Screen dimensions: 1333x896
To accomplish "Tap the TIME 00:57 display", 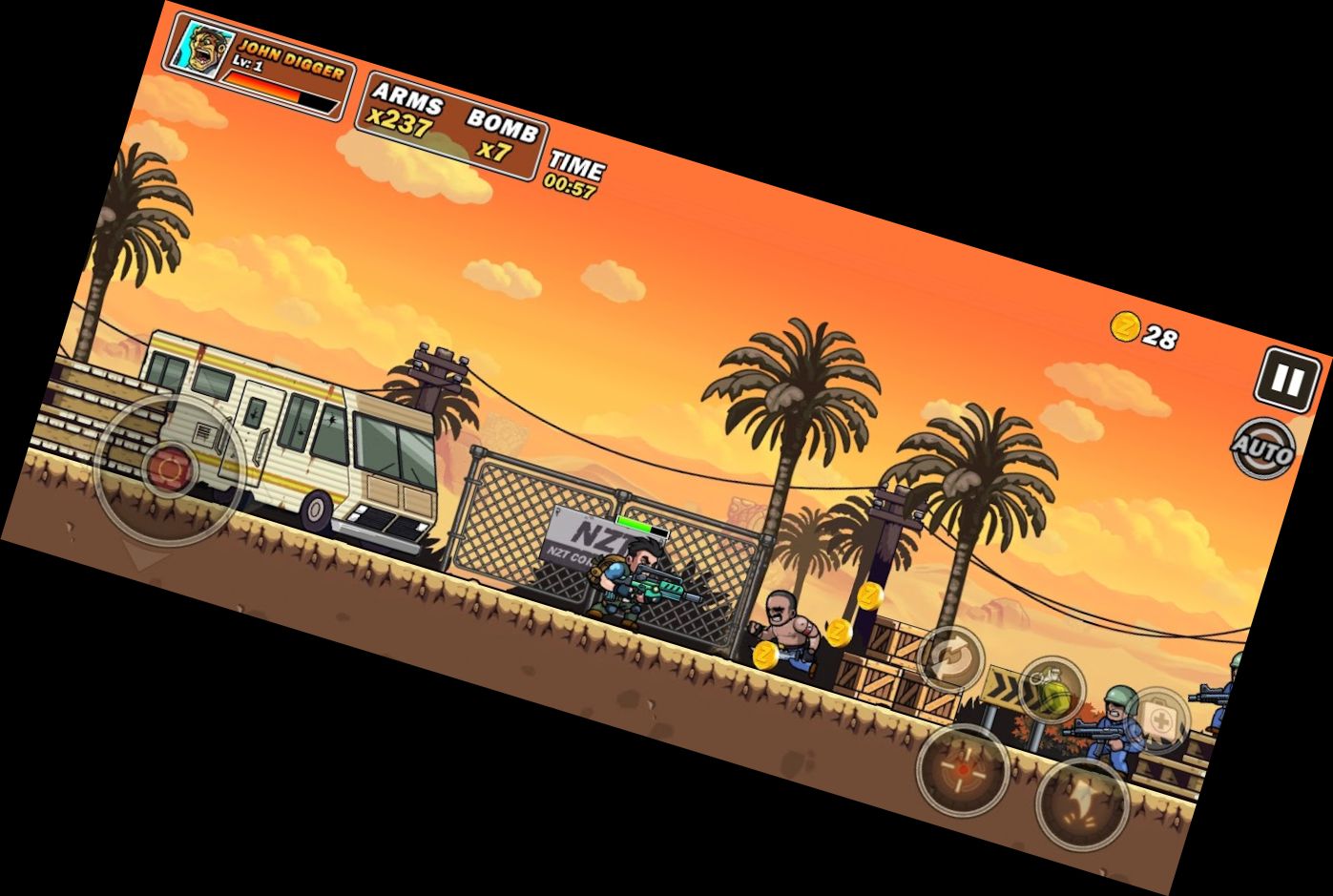I will [x=573, y=173].
